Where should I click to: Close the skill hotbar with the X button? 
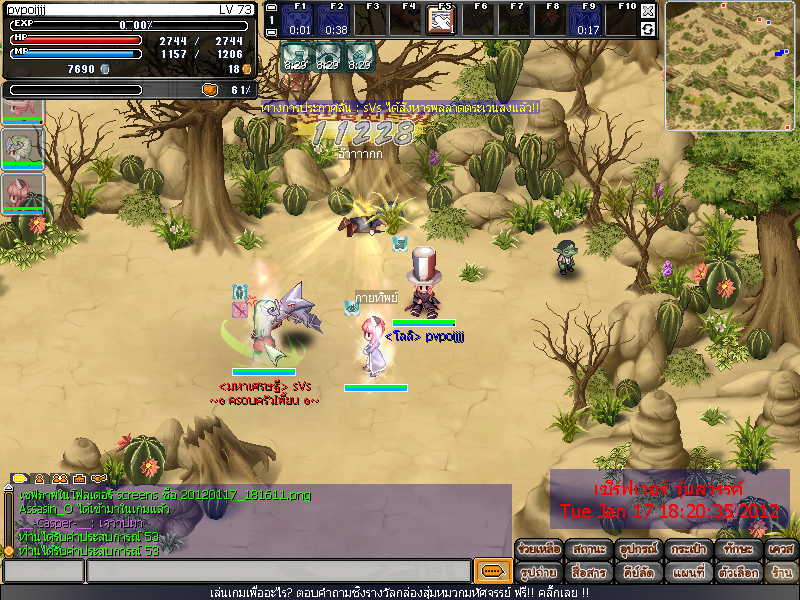(x=648, y=11)
